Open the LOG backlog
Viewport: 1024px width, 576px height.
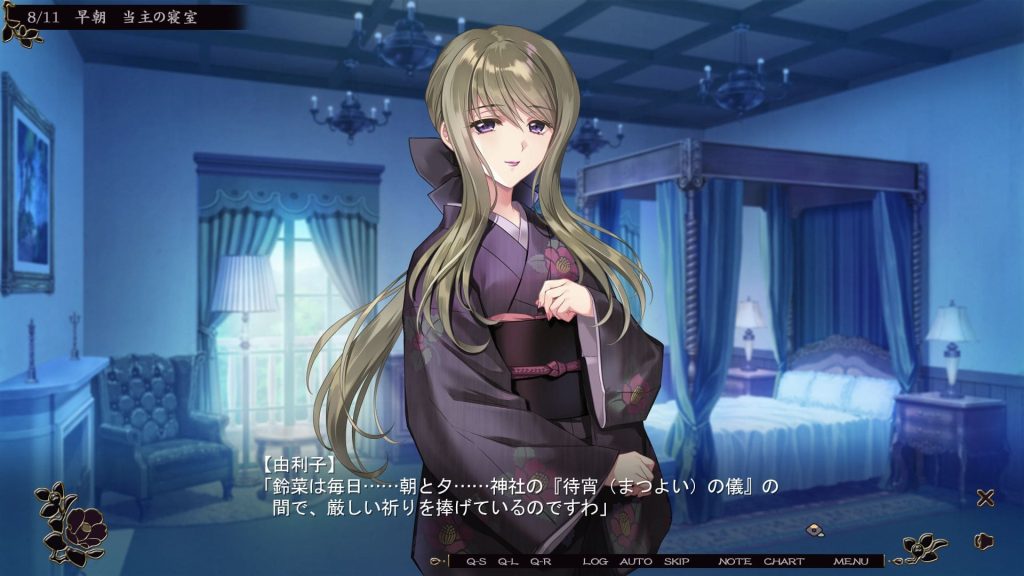595,562
